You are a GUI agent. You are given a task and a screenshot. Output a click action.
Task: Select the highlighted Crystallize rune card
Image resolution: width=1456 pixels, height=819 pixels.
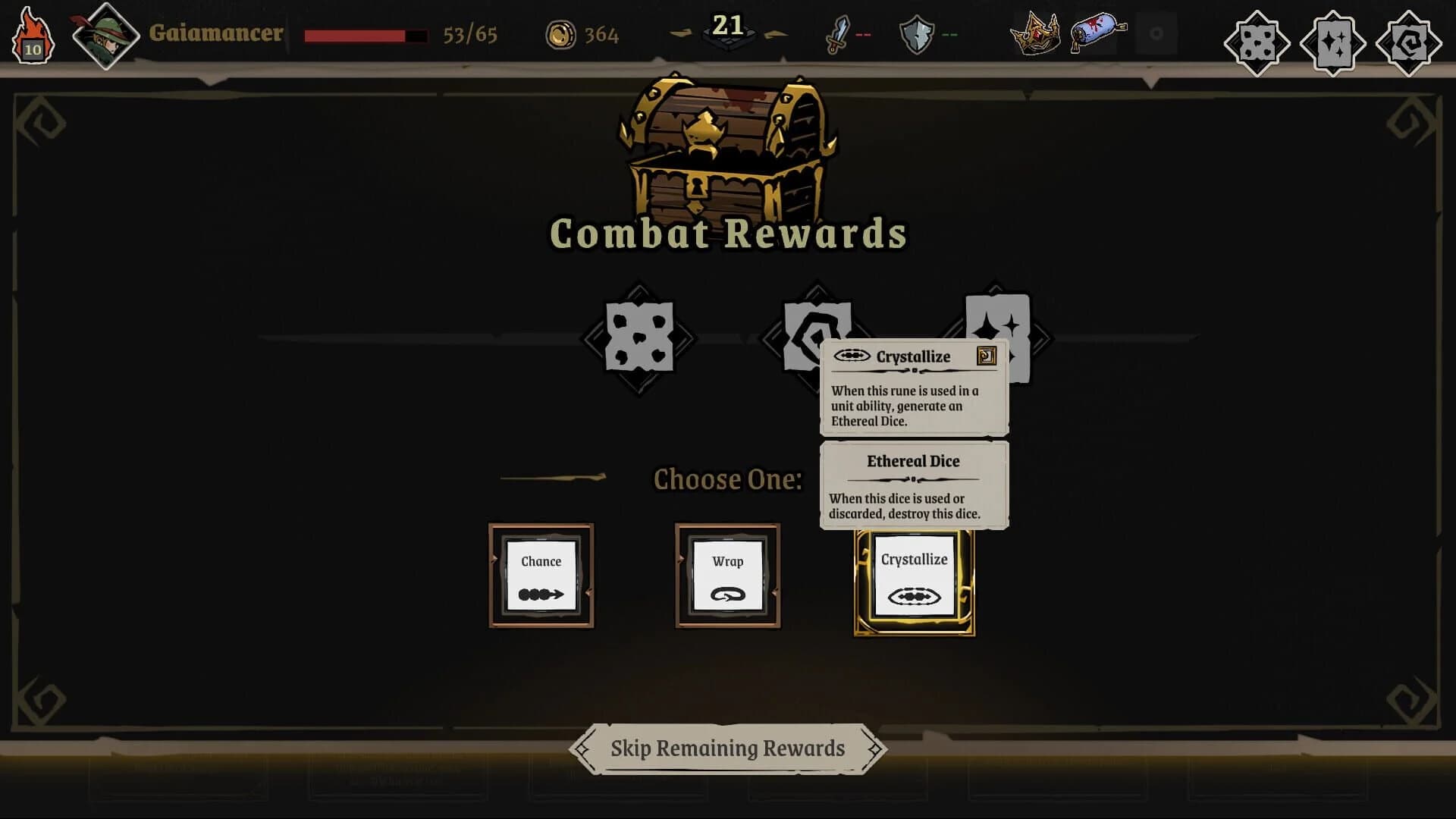coord(914,580)
